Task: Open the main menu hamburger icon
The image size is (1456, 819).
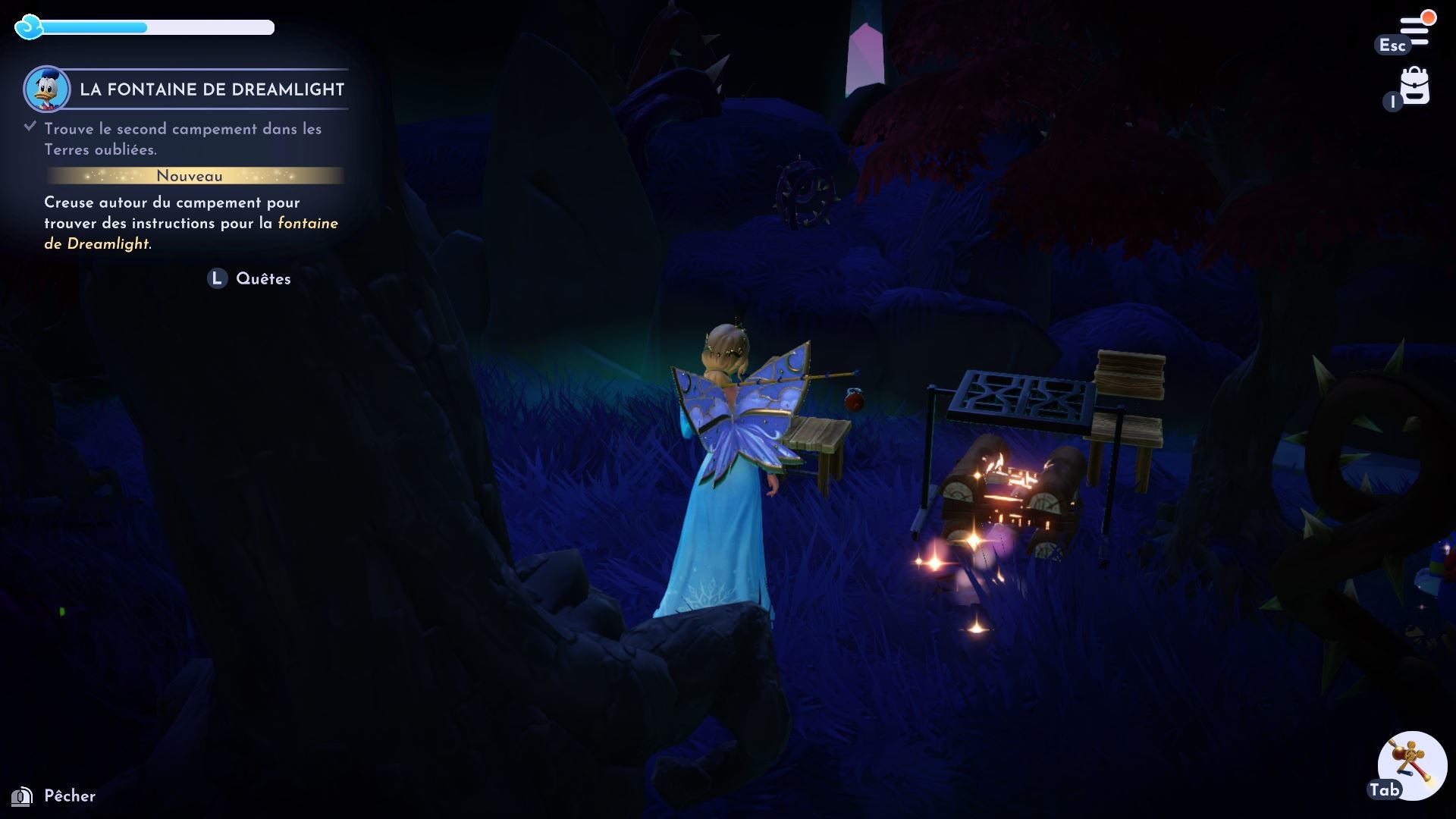Action: (1414, 31)
